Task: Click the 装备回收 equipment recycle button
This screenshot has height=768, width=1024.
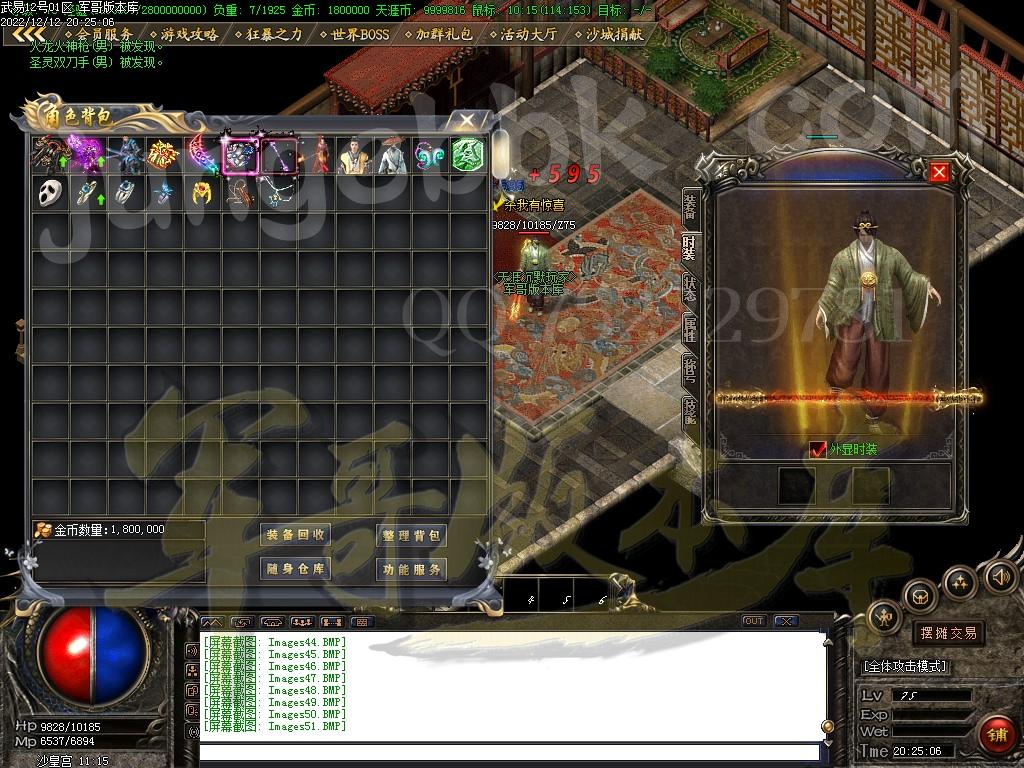Action: point(295,535)
